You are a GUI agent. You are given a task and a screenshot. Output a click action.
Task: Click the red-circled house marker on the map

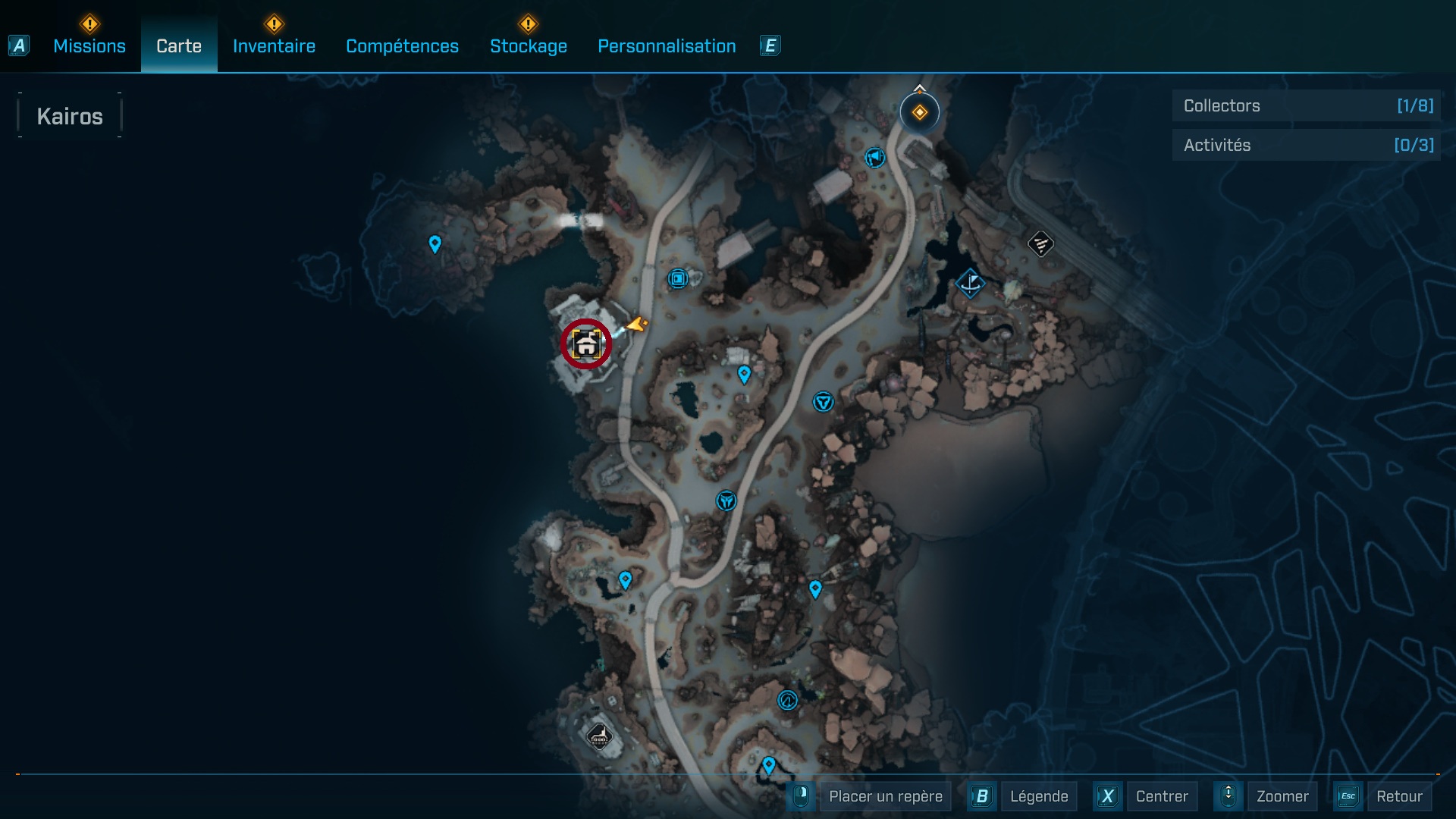click(585, 343)
